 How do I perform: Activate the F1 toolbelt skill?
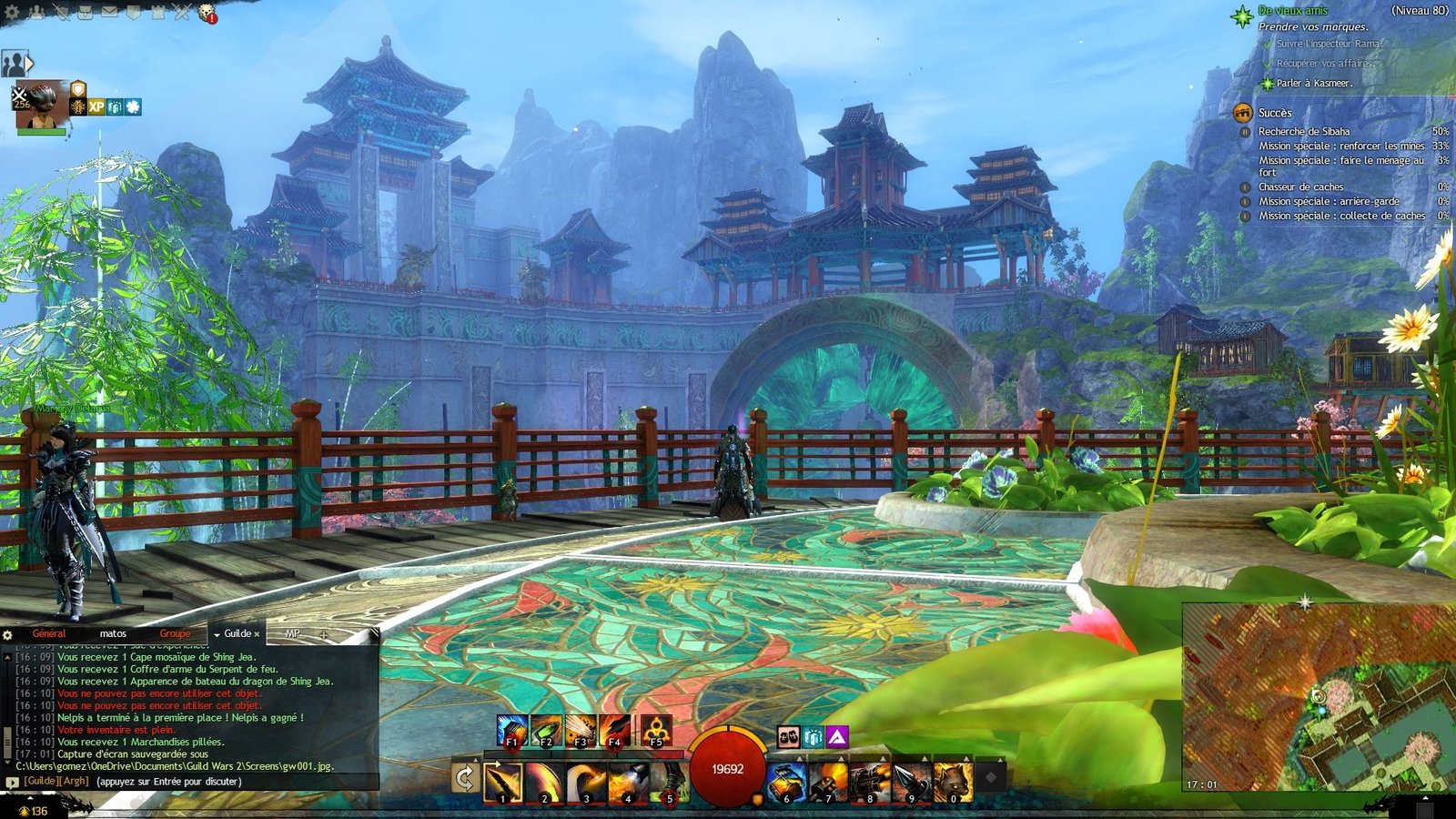512,731
